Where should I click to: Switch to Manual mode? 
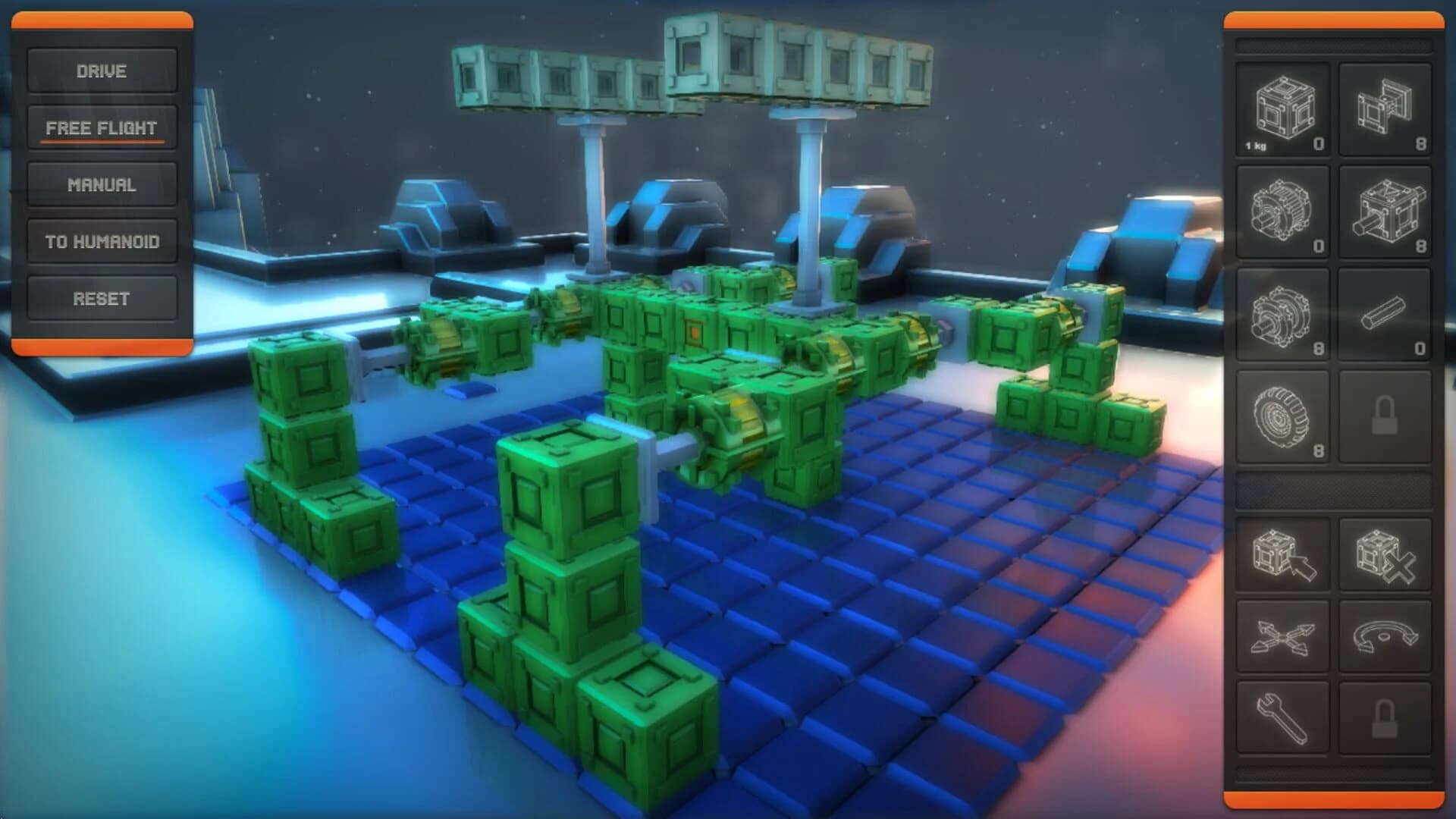point(102,184)
